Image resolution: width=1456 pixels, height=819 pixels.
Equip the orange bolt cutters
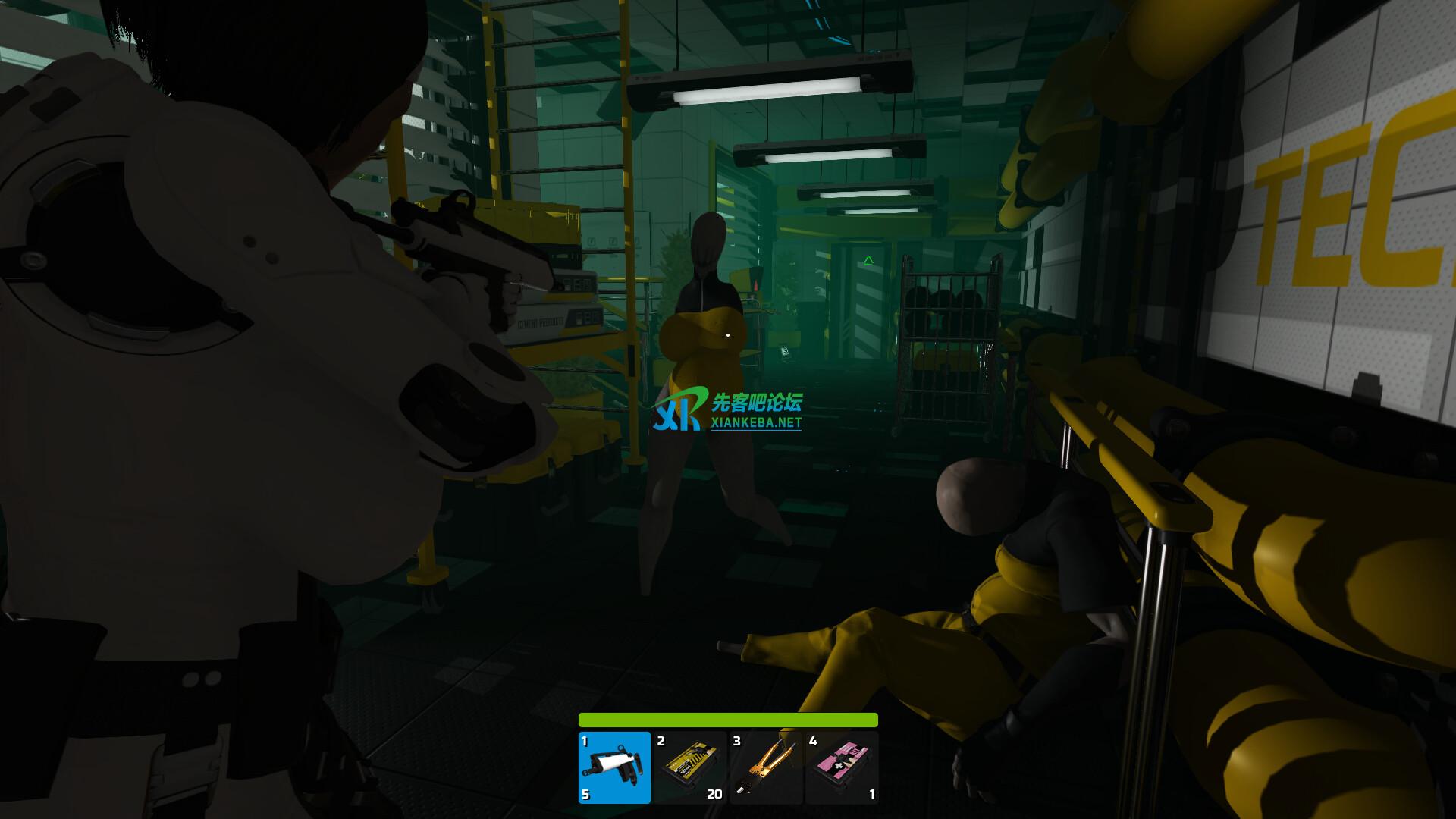pos(765,767)
